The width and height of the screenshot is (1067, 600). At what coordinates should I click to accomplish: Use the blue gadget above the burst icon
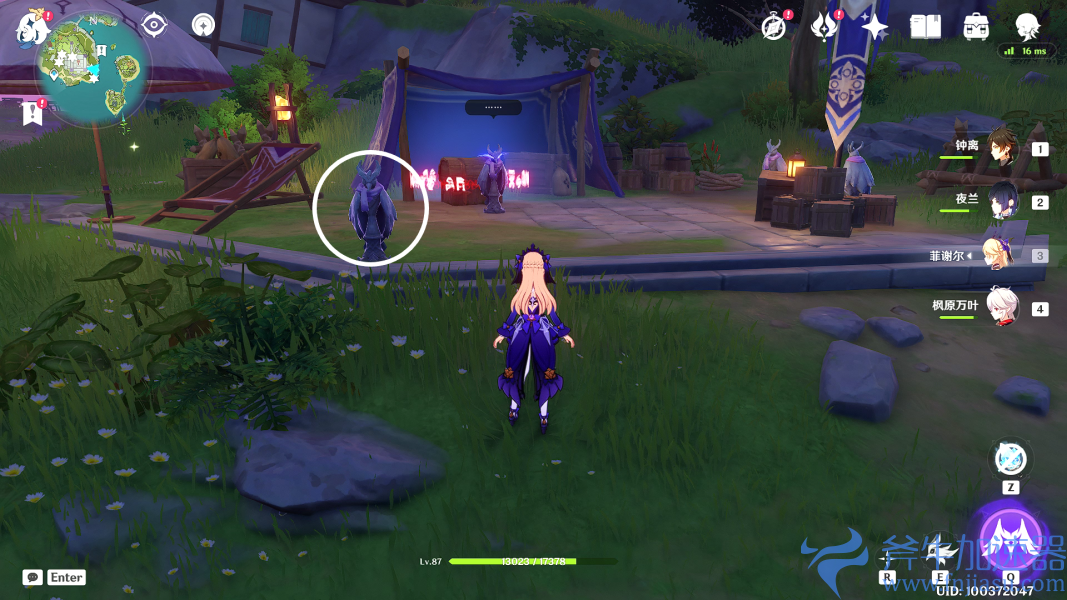coord(1010,460)
